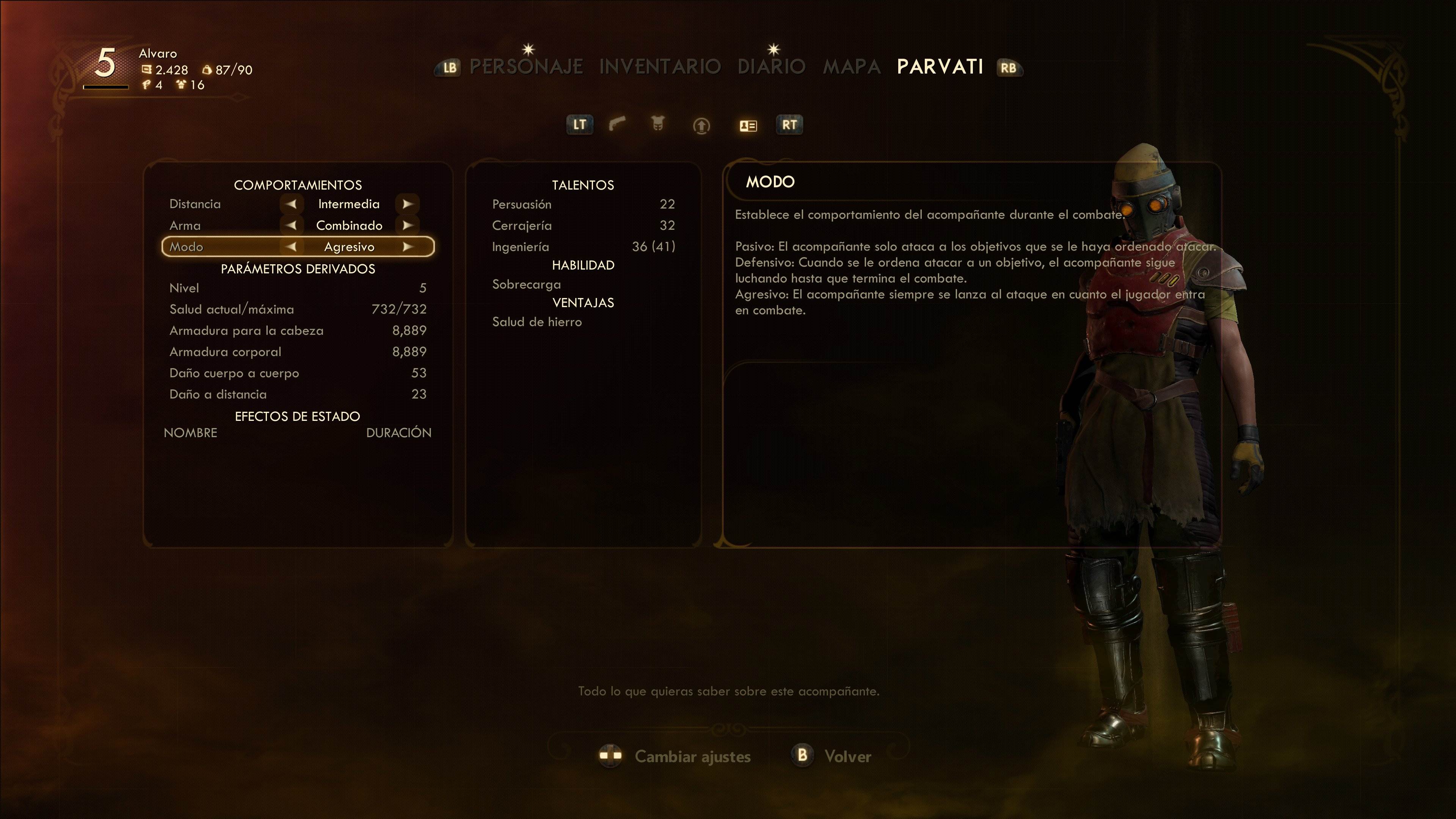This screenshot has width=1456, height=819.
Task: Open the armor sub-tab icon
Action: pos(657,124)
